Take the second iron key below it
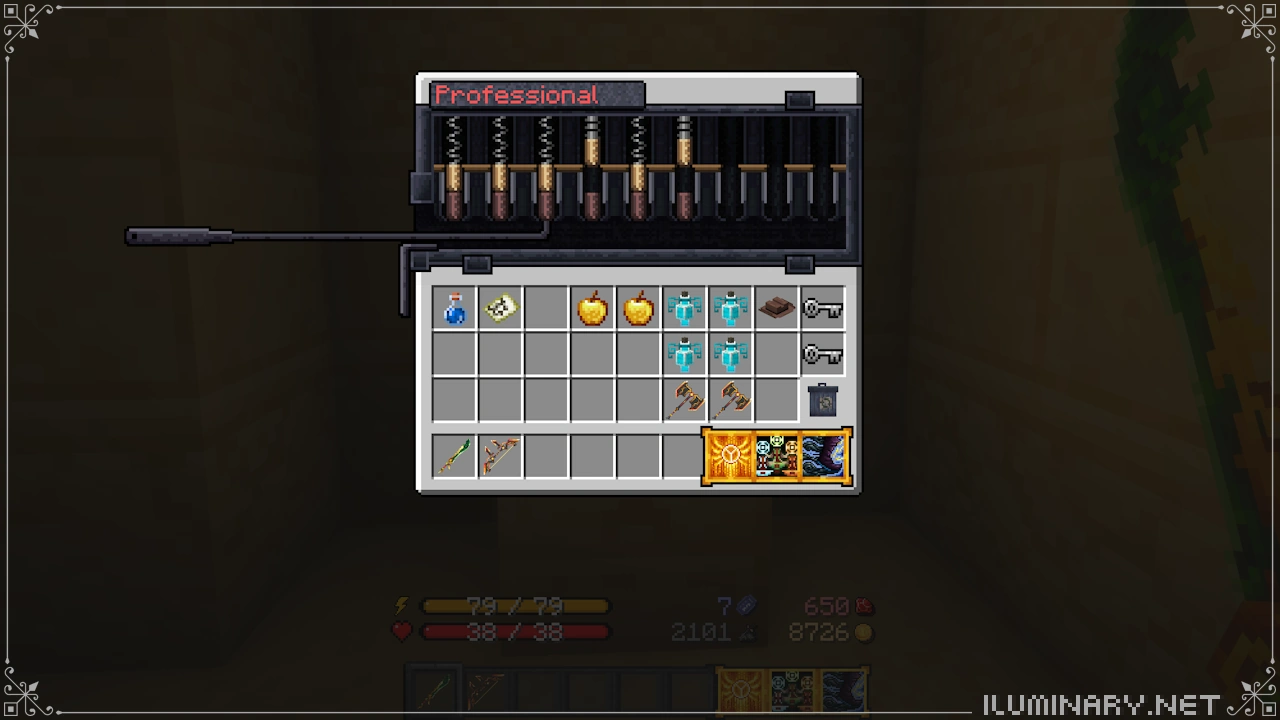Viewport: 1280px width, 720px height. tap(822, 354)
